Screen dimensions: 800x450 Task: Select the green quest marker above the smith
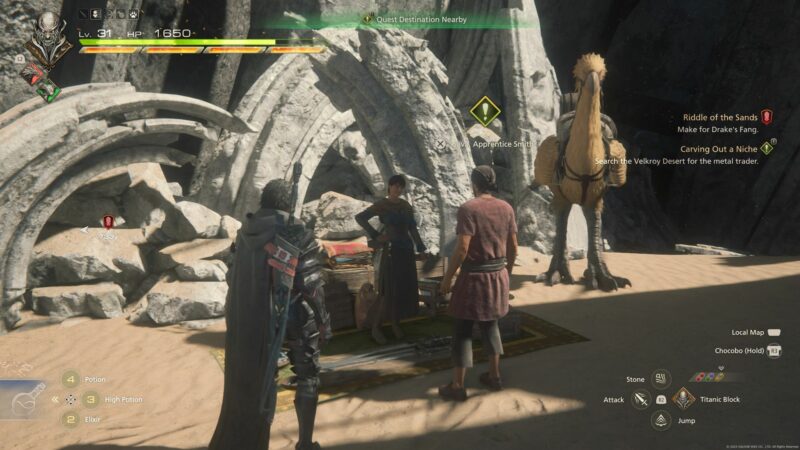(x=485, y=110)
